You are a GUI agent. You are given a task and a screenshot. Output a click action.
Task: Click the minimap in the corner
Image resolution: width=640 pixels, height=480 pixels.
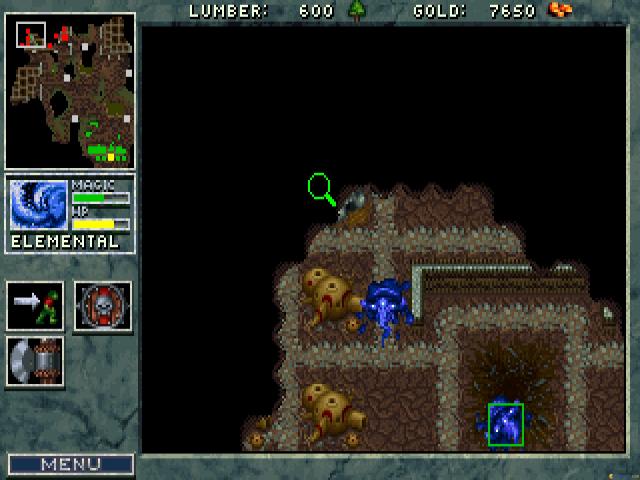click(70, 90)
